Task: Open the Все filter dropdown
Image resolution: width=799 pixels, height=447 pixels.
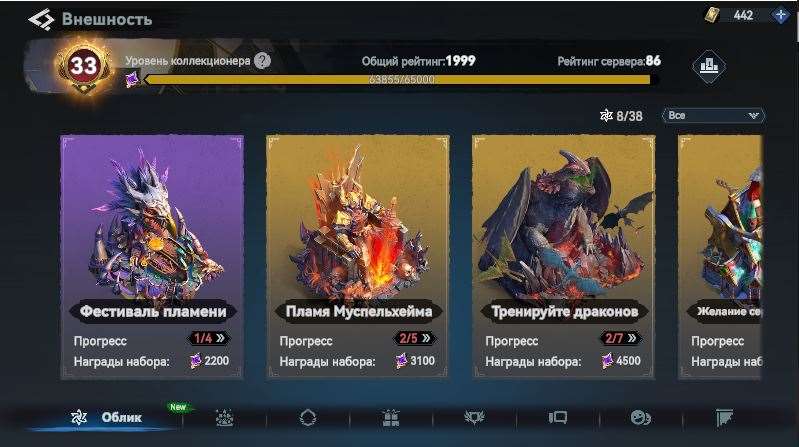Action: point(713,115)
